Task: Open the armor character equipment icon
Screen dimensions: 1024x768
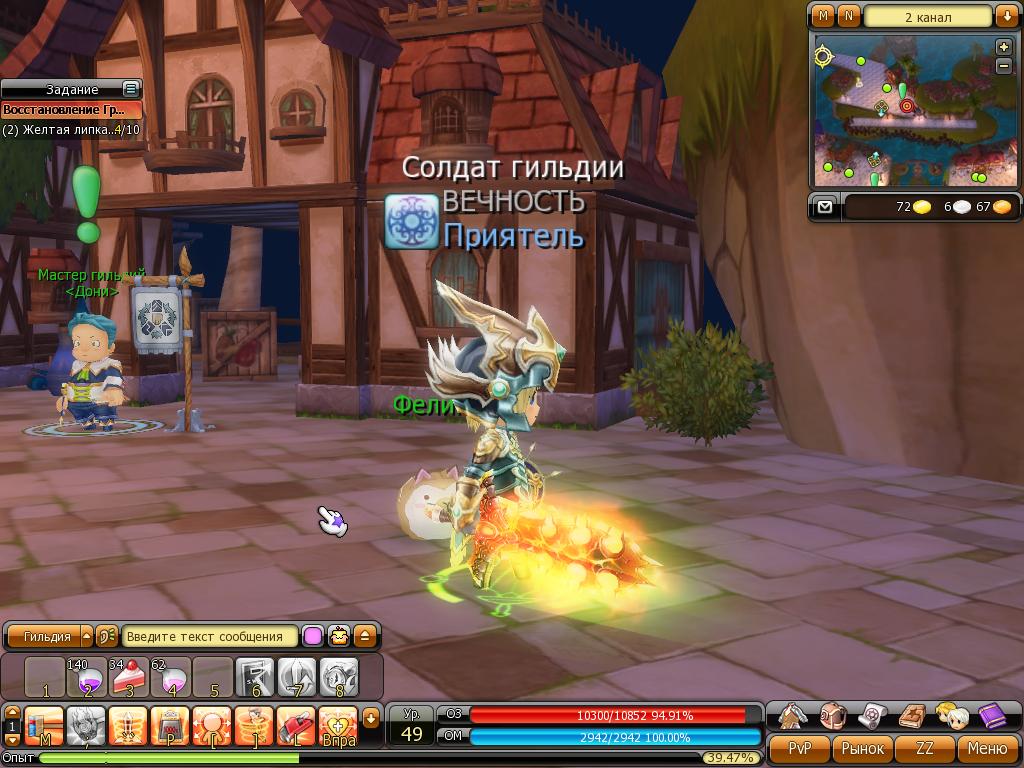Action: tap(793, 716)
